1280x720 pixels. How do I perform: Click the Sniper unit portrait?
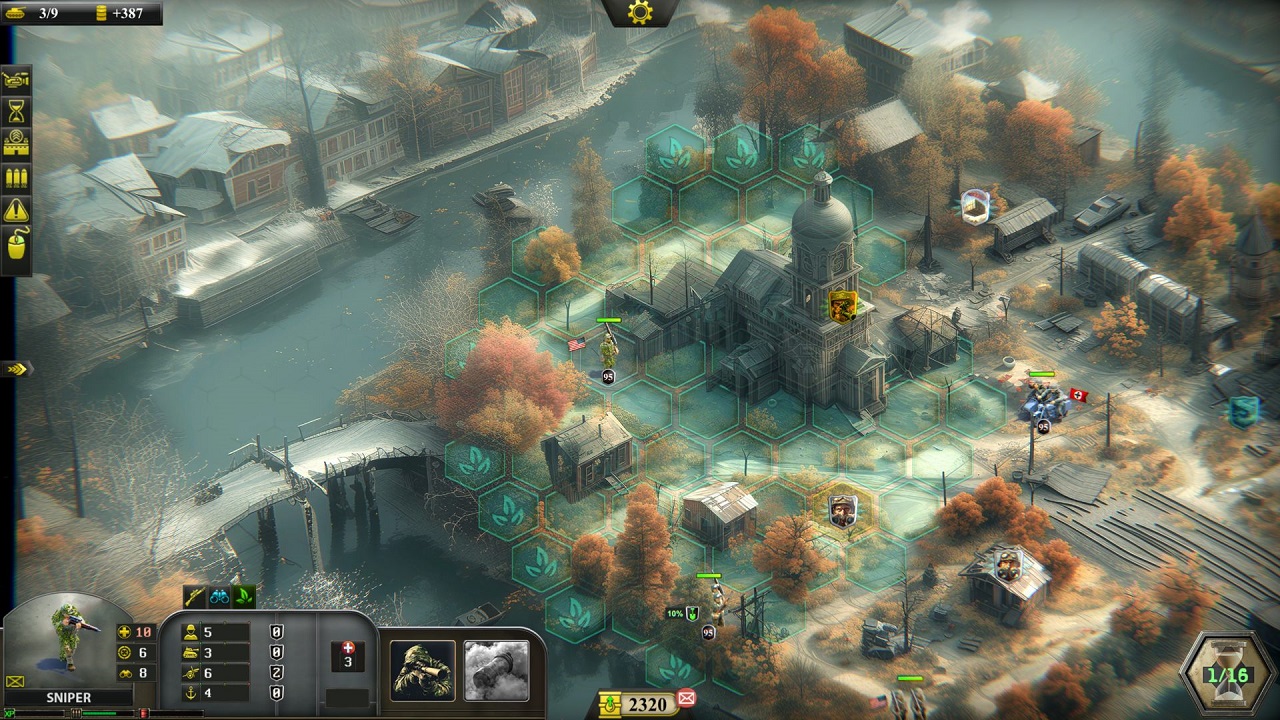coord(68,640)
